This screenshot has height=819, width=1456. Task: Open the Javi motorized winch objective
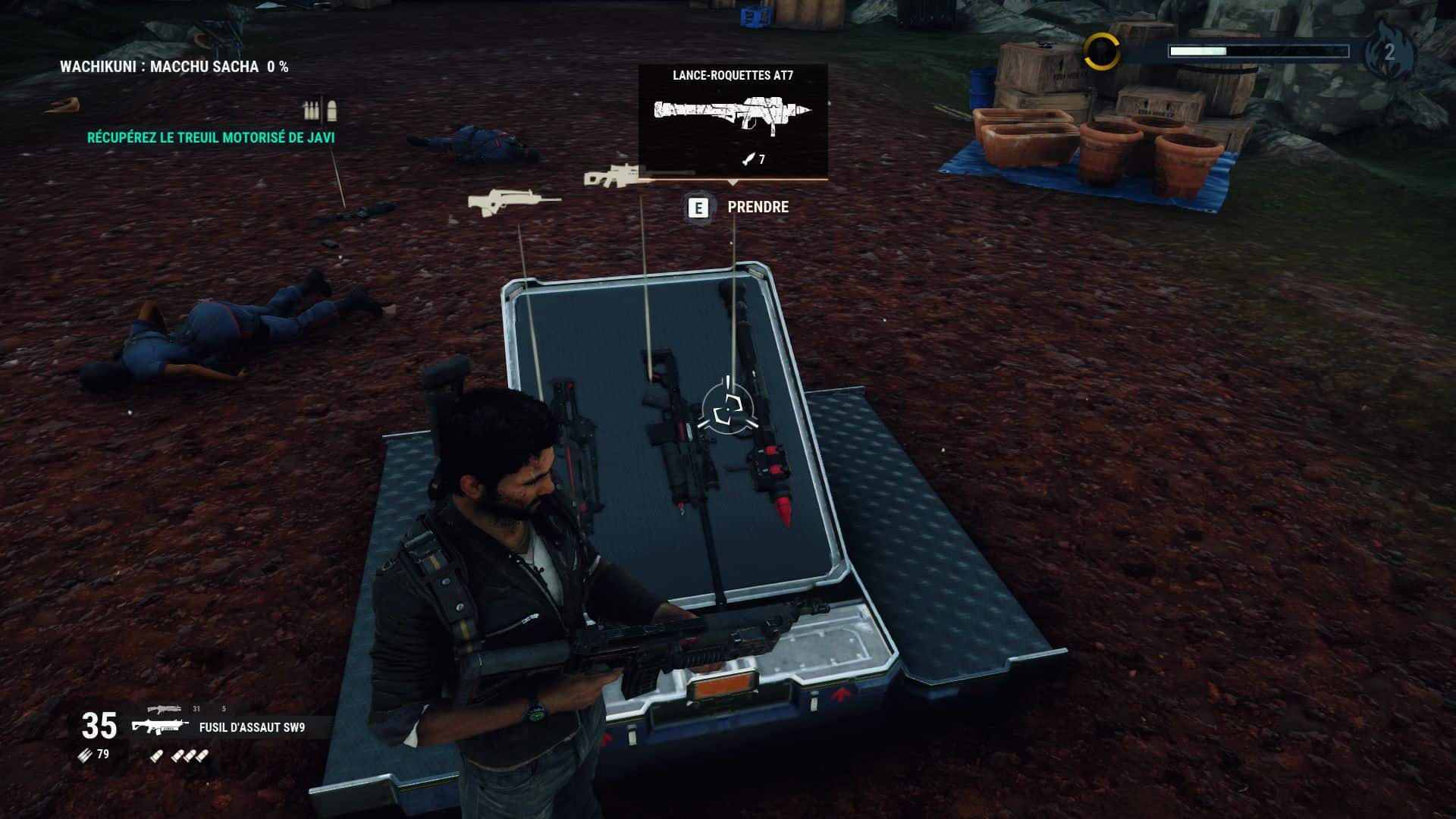tap(211, 138)
